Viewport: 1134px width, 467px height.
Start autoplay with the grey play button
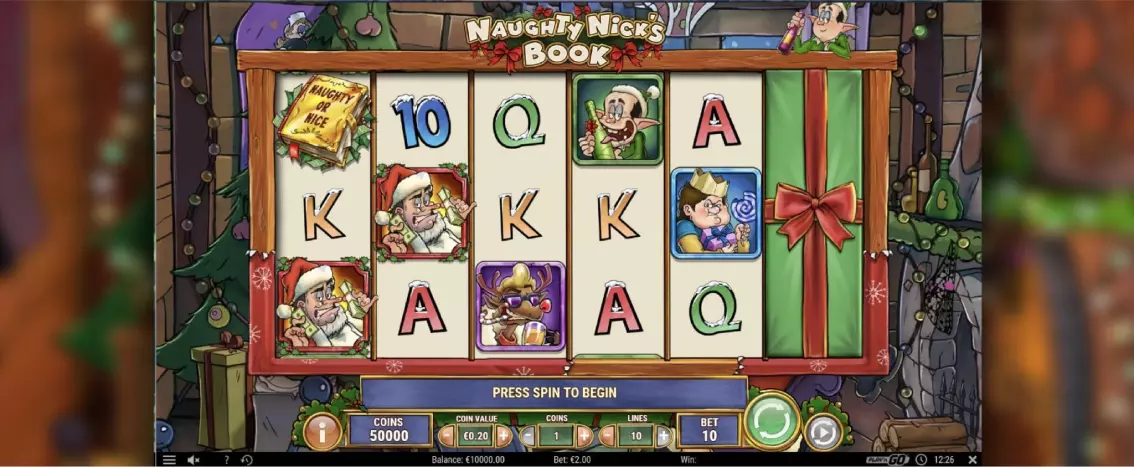tap(823, 431)
